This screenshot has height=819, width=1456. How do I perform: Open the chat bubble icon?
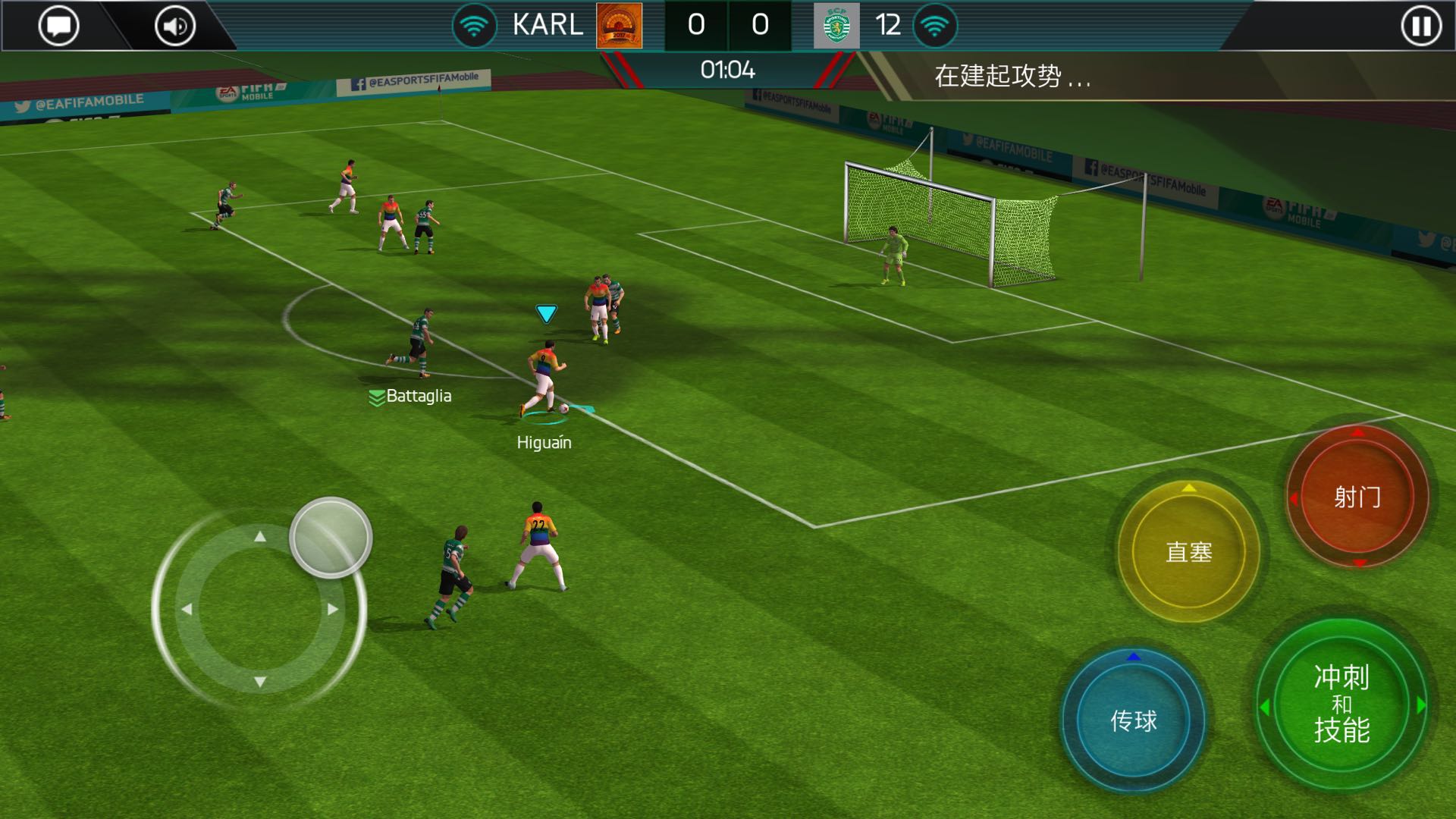pos(58,27)
